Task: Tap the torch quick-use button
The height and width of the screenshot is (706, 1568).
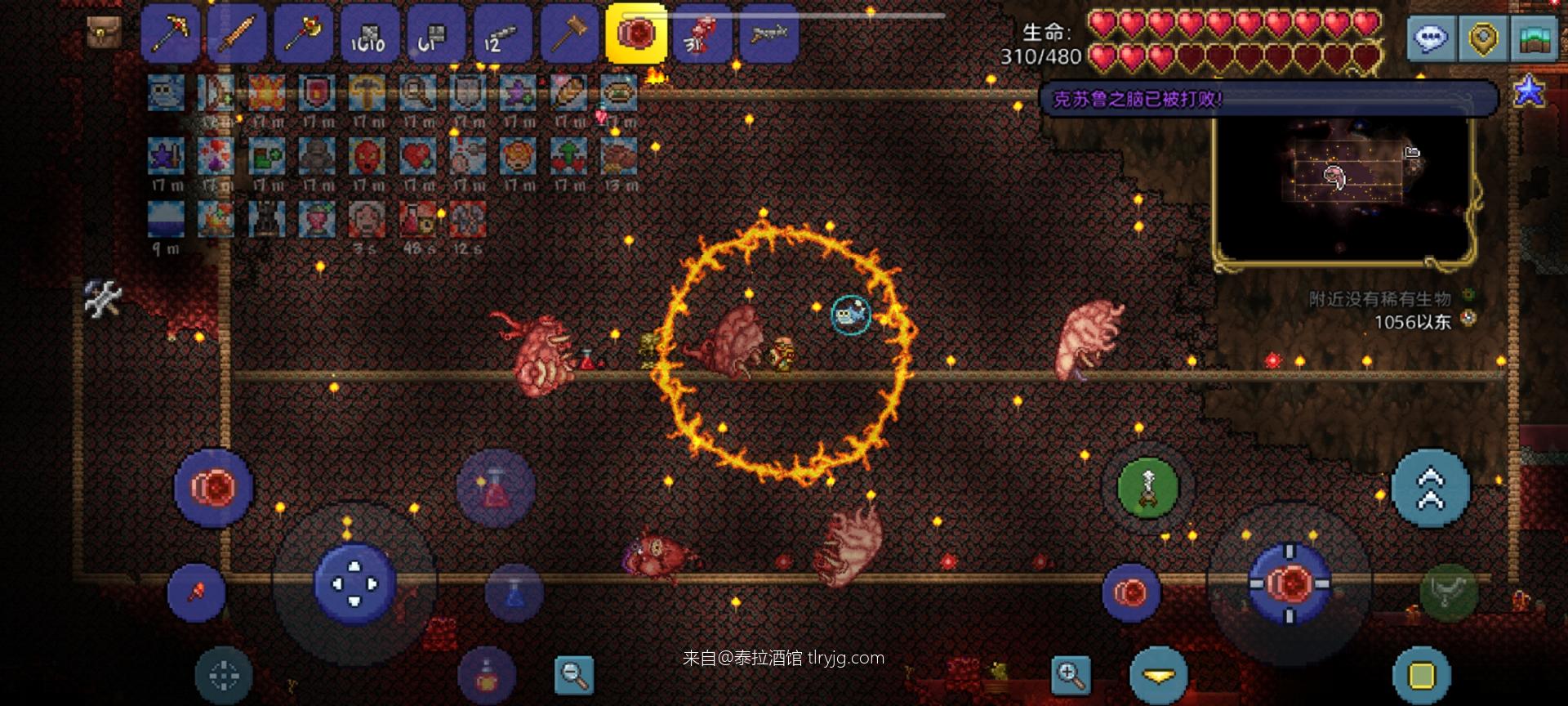Action: coord(196,592)
